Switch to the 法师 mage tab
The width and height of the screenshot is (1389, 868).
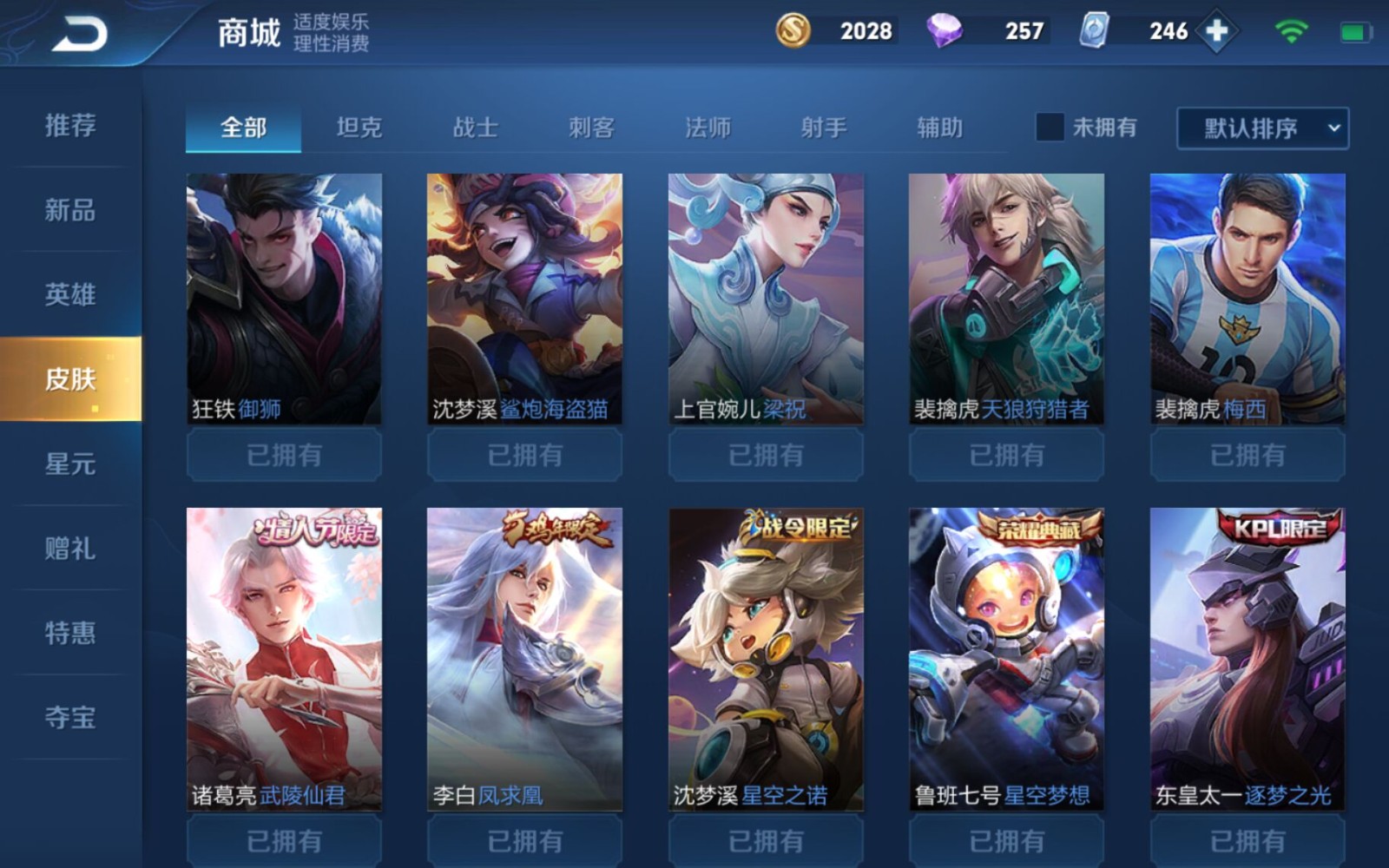[x=708, y=127]
